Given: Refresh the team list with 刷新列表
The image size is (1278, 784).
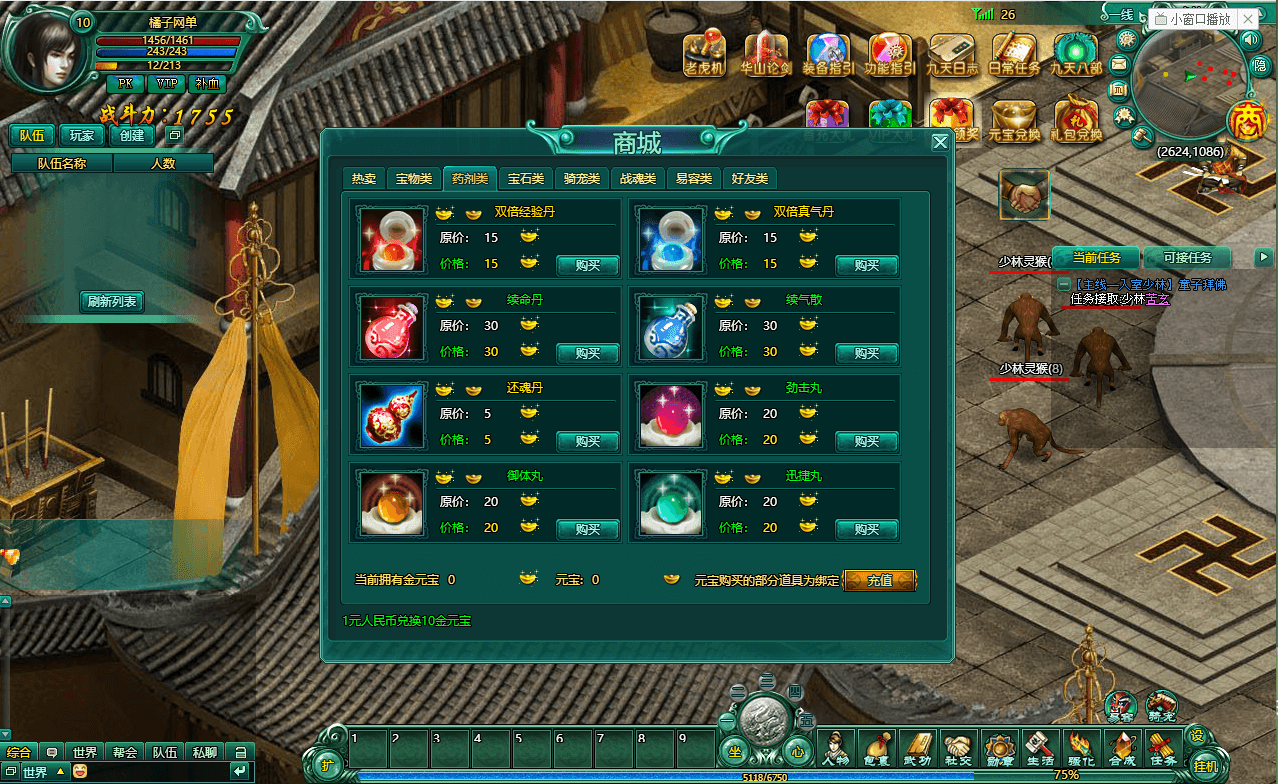Looking at the screenshot, I should 111,301.
